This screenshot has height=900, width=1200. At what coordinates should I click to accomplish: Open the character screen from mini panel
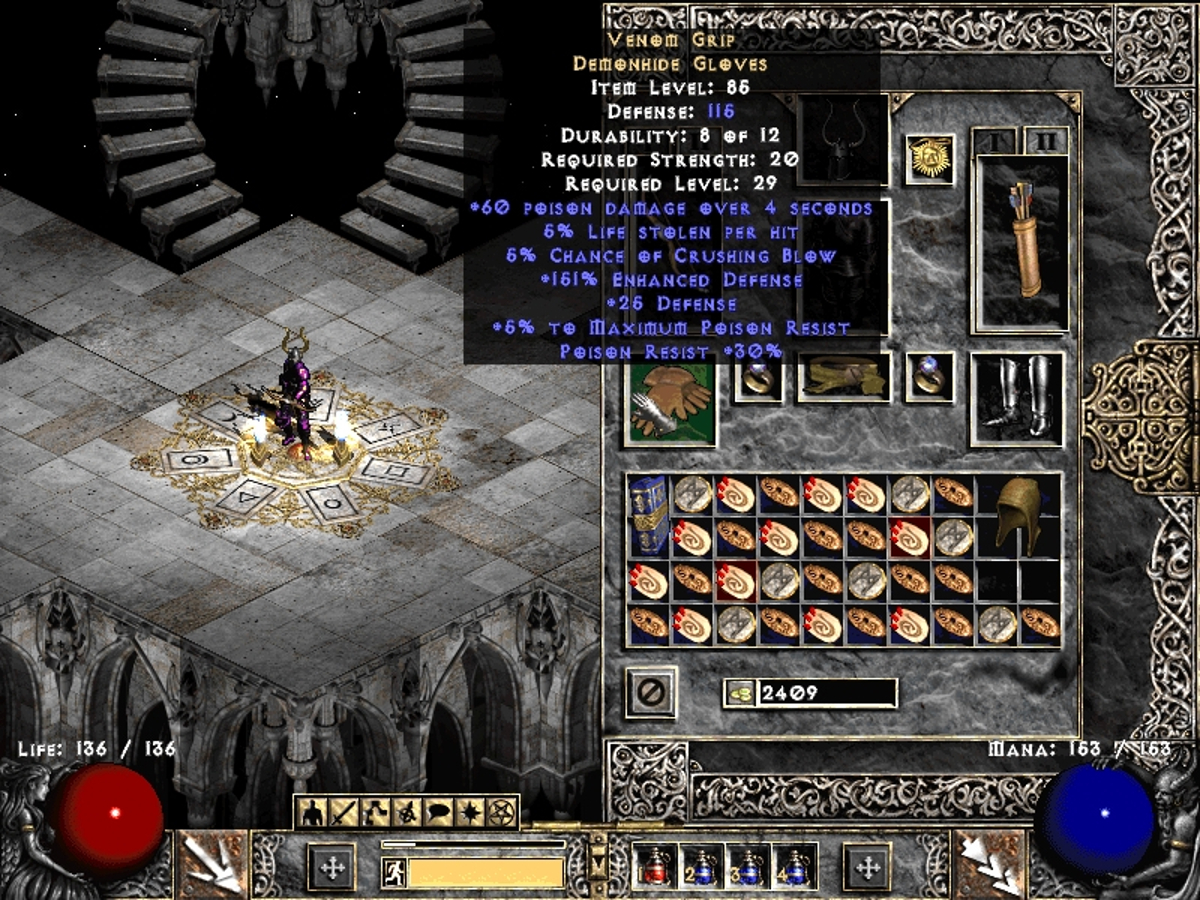click(311, 813)
